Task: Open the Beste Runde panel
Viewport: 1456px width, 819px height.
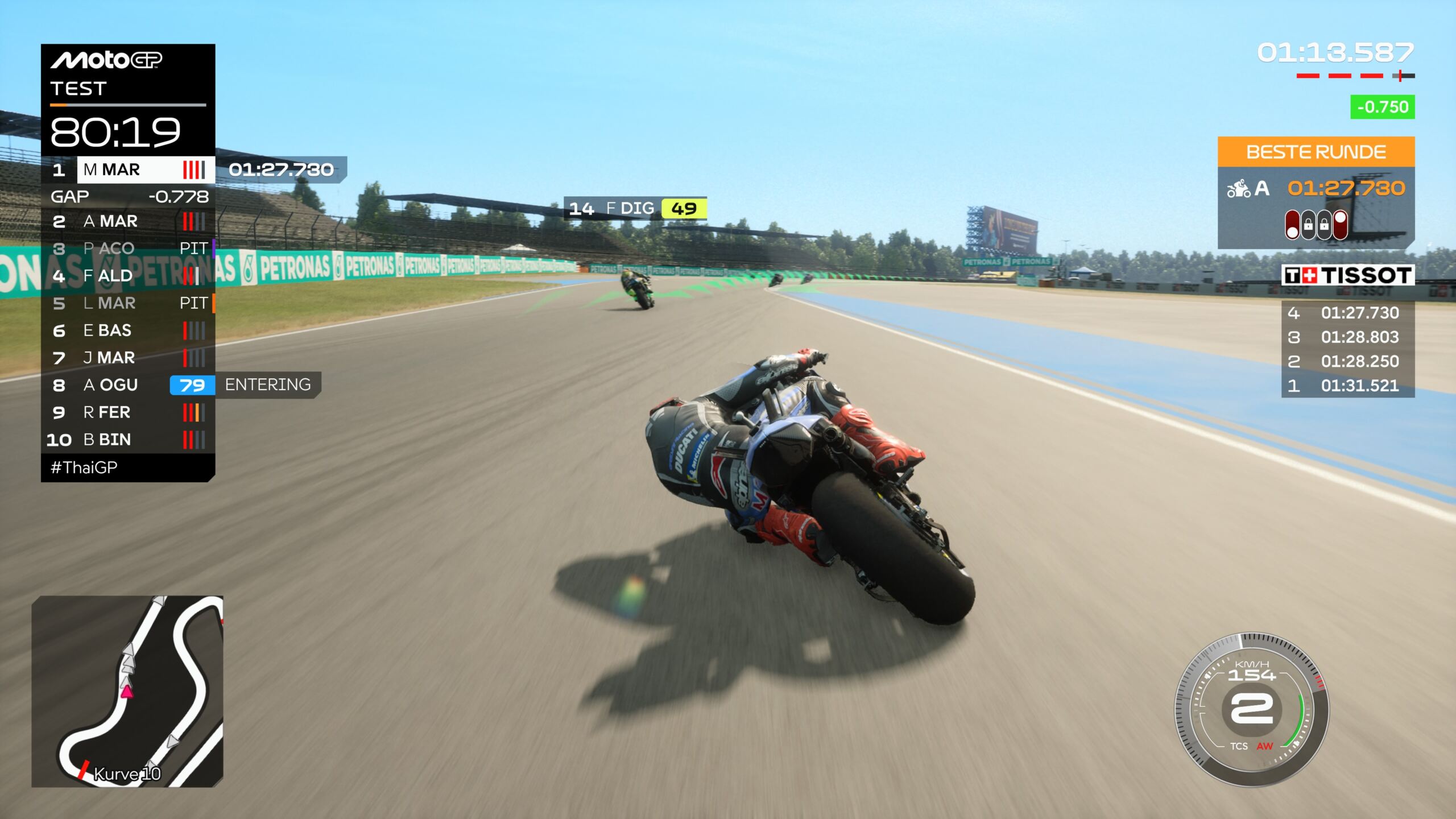Action: click(1316, 152)
